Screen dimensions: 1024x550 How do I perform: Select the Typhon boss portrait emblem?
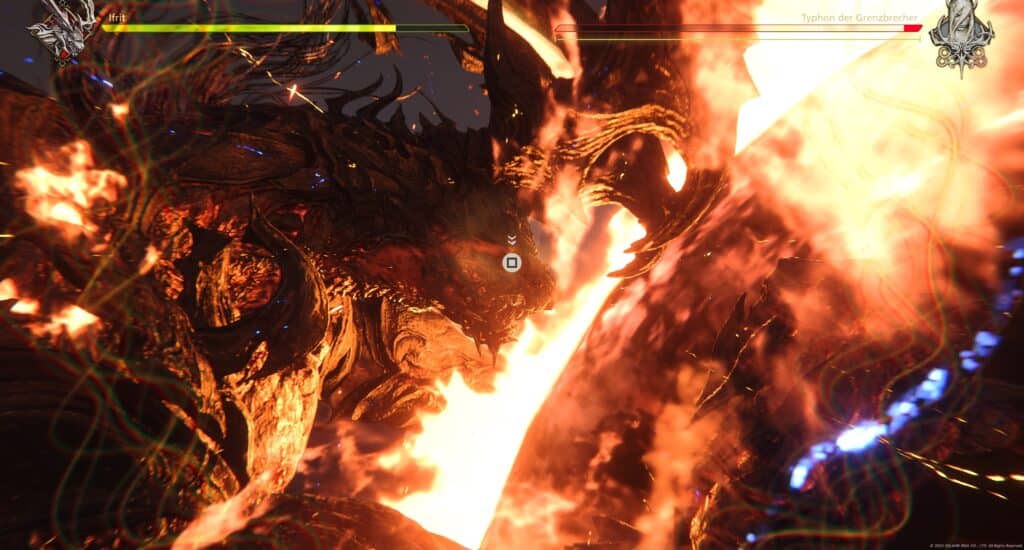pyautogui.click(x=960, y=36)
